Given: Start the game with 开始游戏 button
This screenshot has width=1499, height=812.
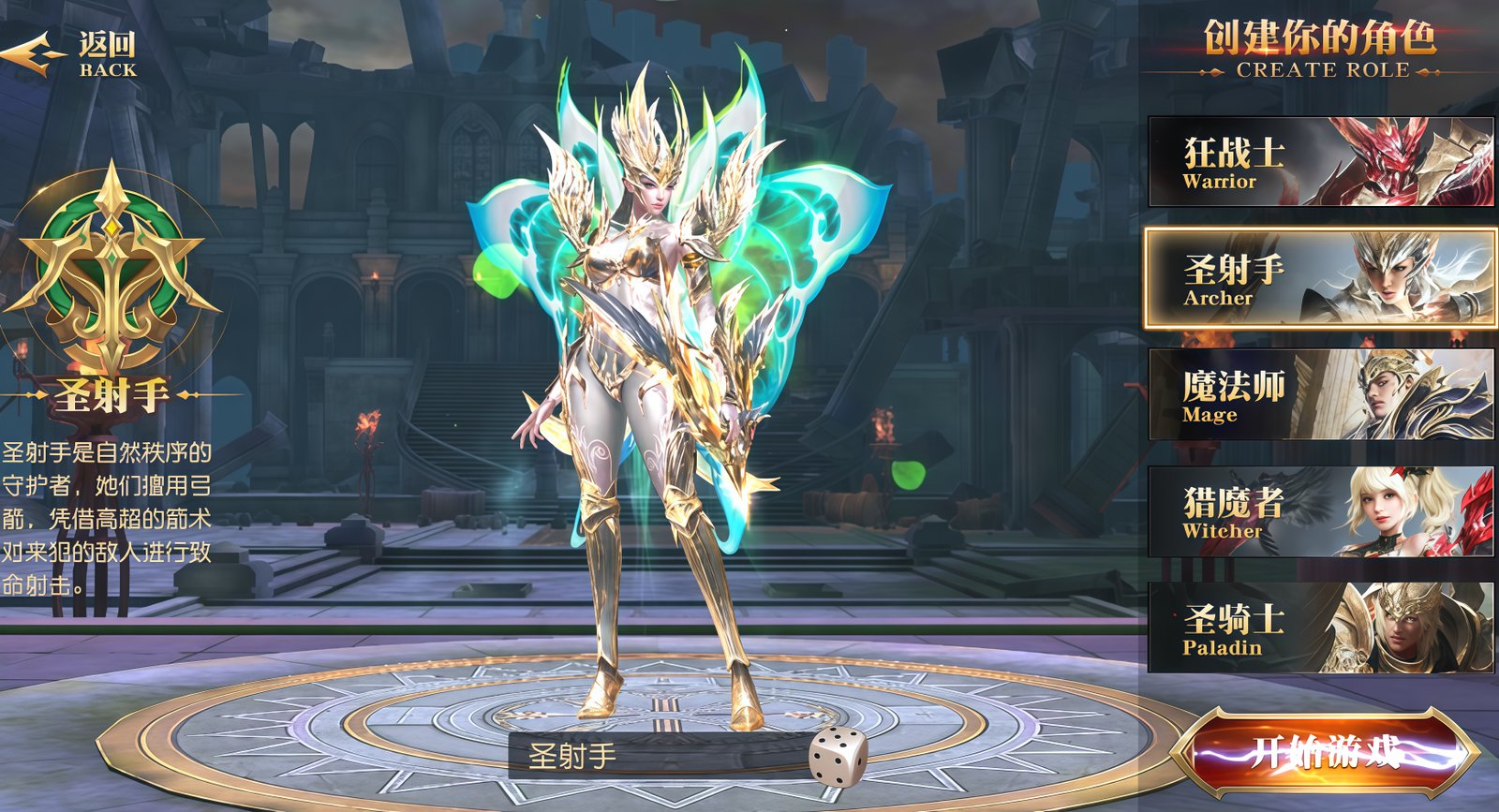Looking at the screenshot, I should click(x=1325, y=752).
